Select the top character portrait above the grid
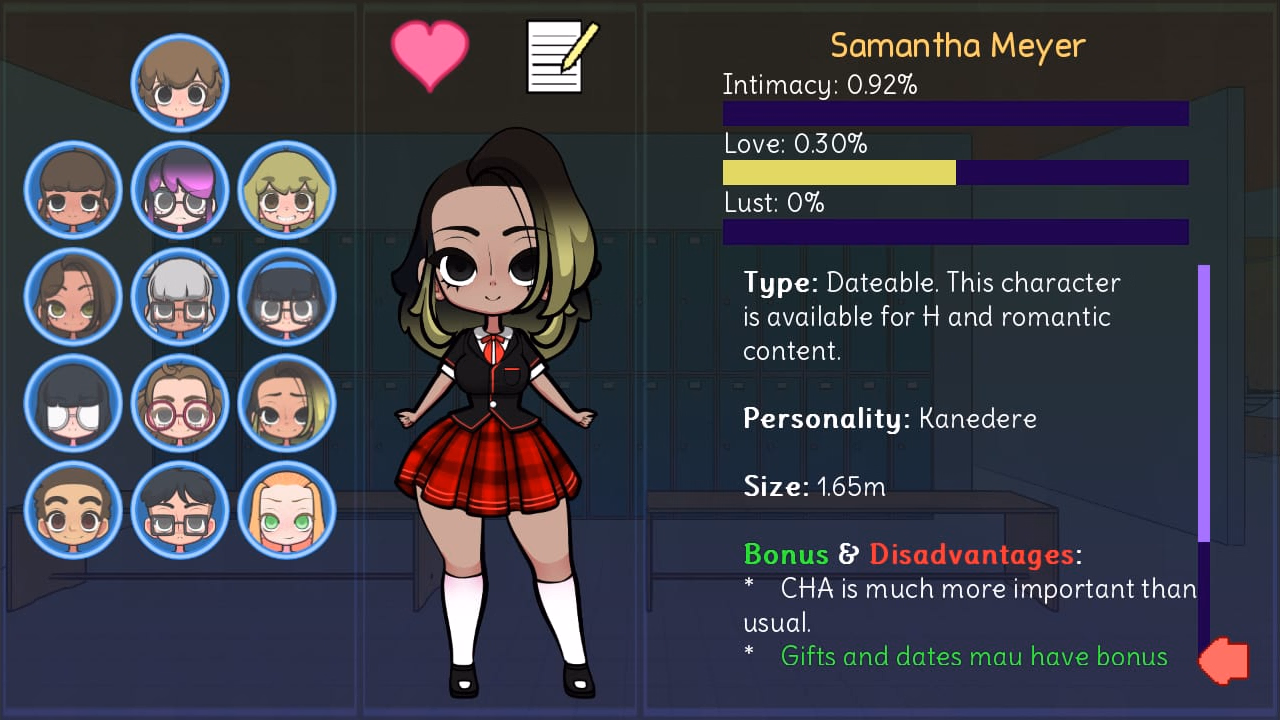1280x720 pixels. (x=181, y=83)
